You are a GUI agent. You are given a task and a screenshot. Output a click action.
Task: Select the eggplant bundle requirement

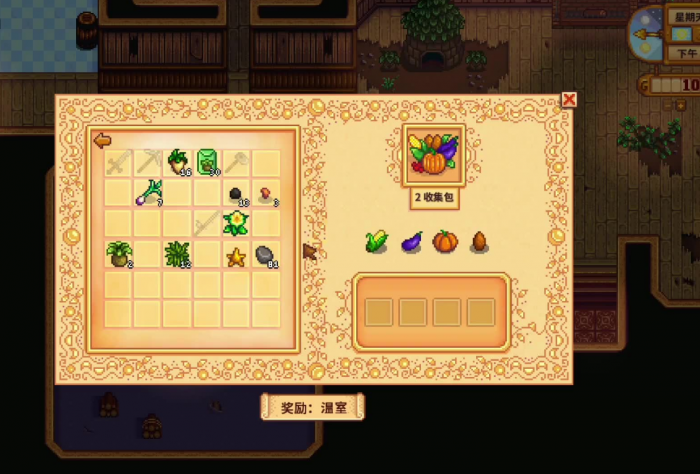(x=411, y=241)
